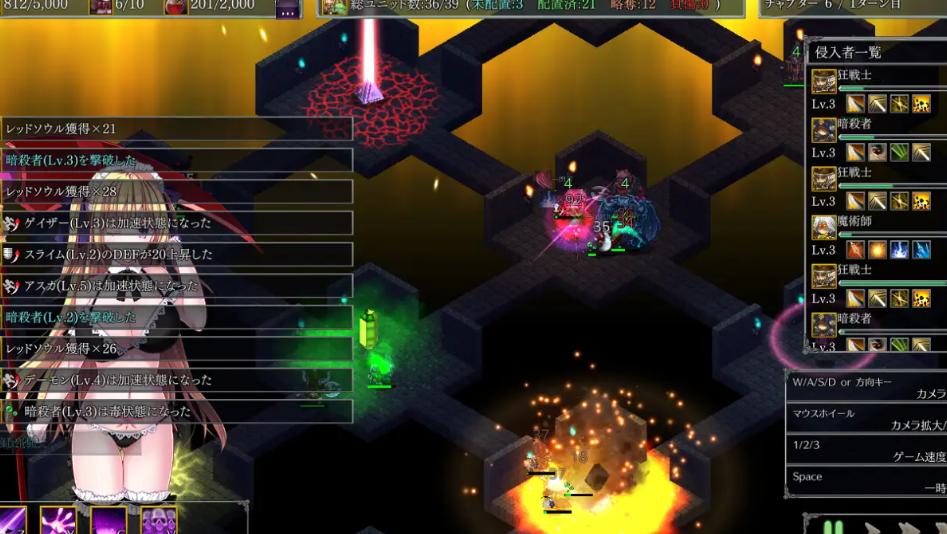Inspect the magician's orange explosion skill icon
The image size is (947, 534).
[x=877, y=250]
